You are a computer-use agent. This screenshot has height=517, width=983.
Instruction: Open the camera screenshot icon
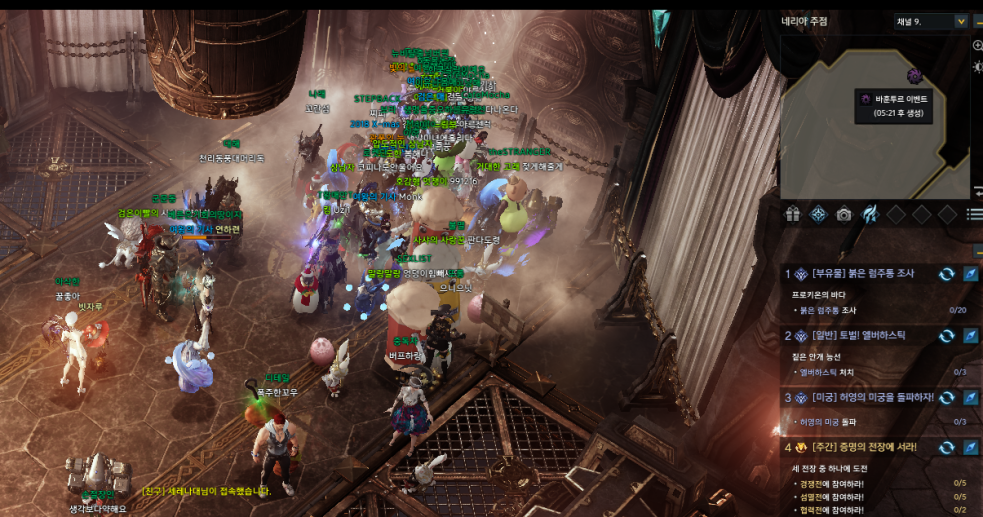(844, 214)
